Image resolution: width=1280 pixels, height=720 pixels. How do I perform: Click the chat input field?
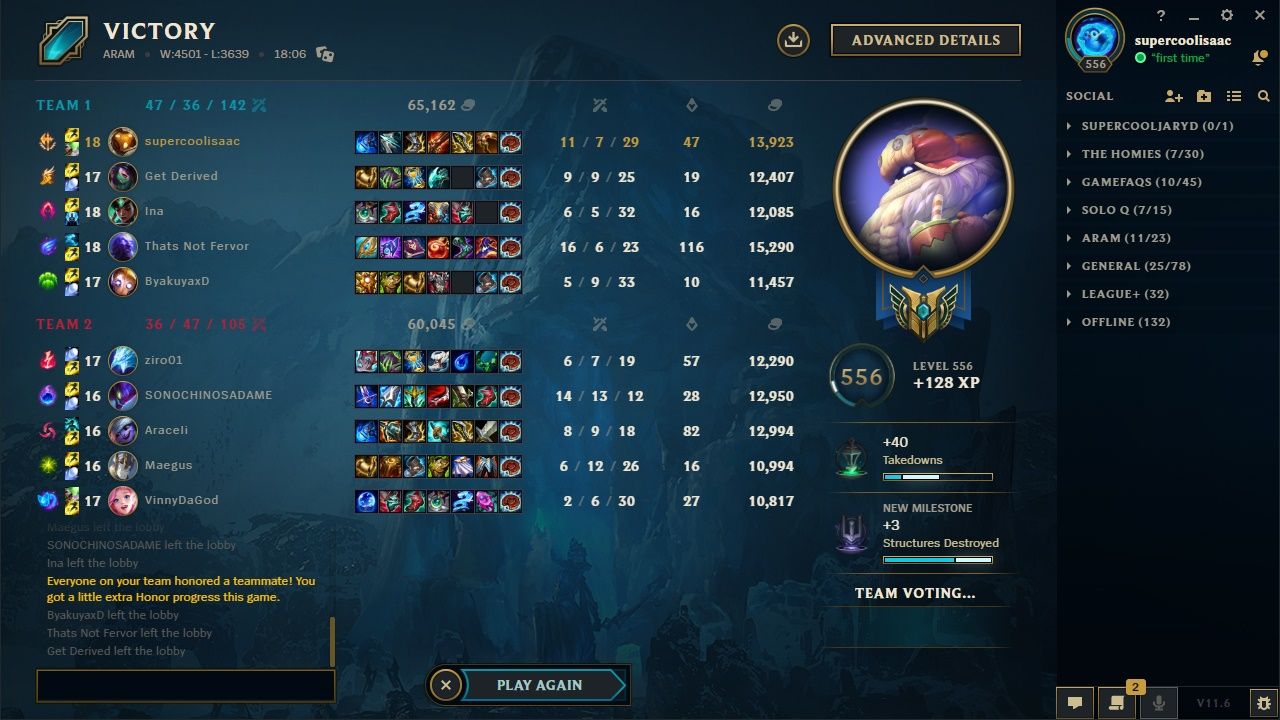pos(185,685)
